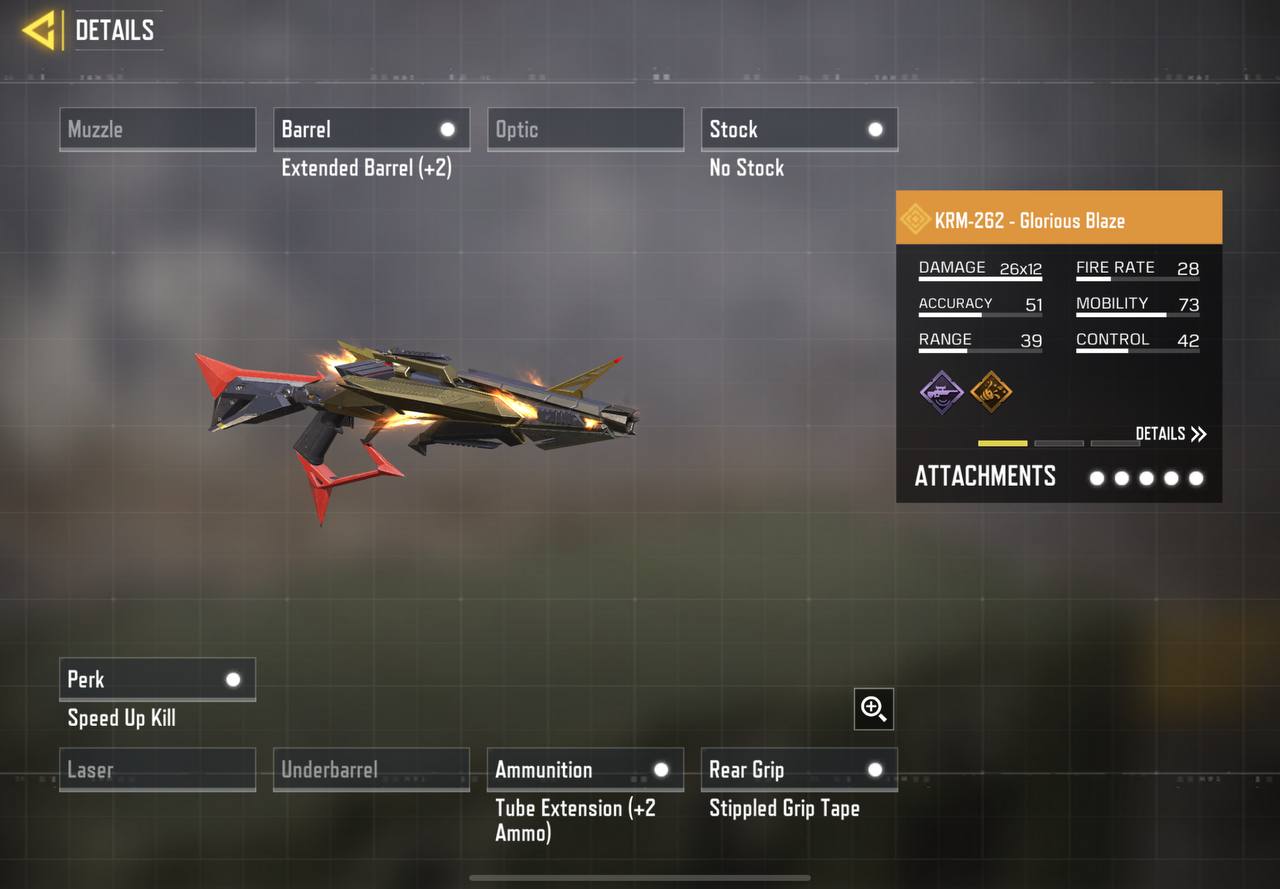
Task: Expand weapon stats with DETAILS link
Action: pyautogui.click(x=1171, y=433)
